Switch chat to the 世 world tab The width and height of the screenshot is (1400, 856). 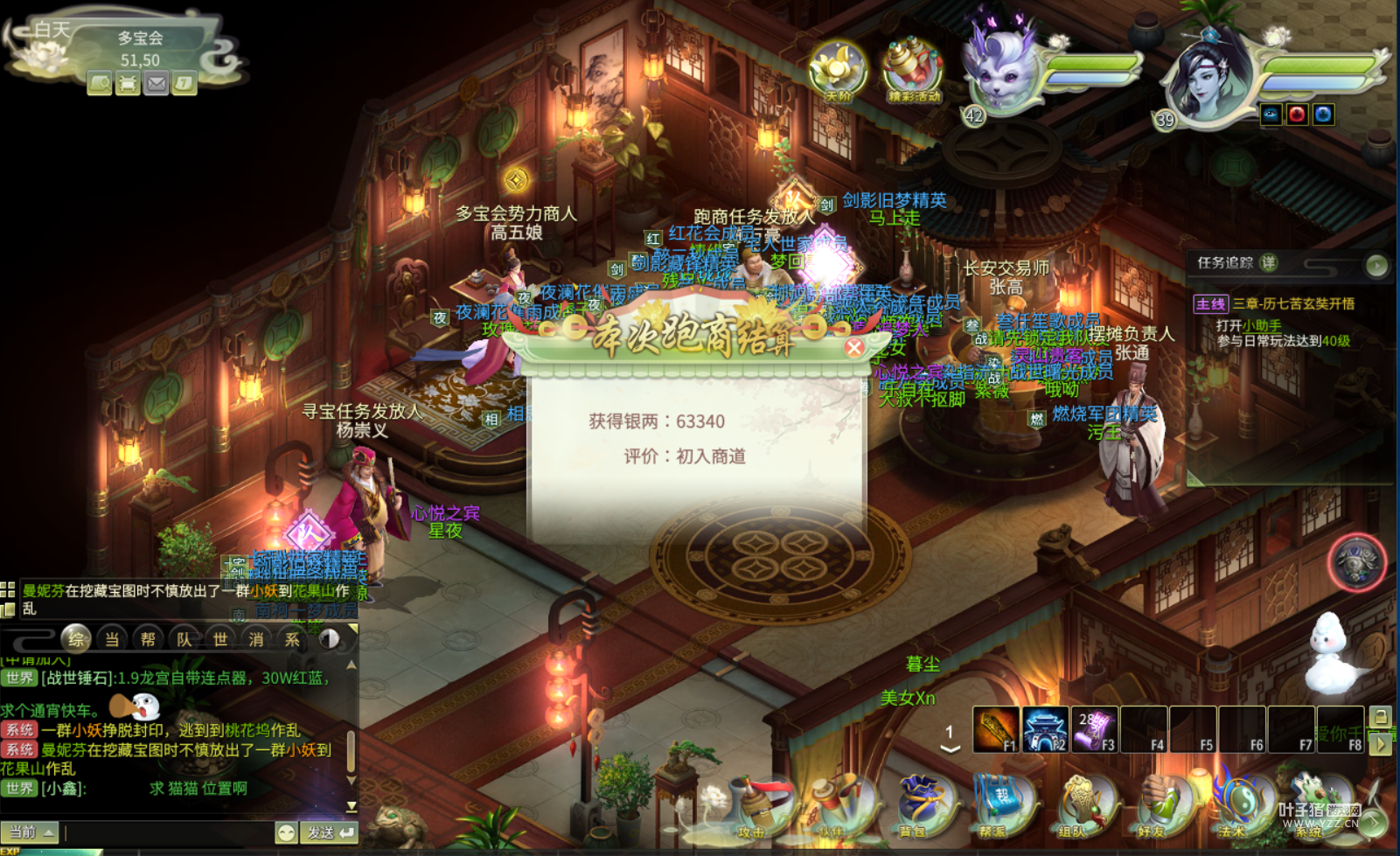pyautogui.click(x=220, y=639)
